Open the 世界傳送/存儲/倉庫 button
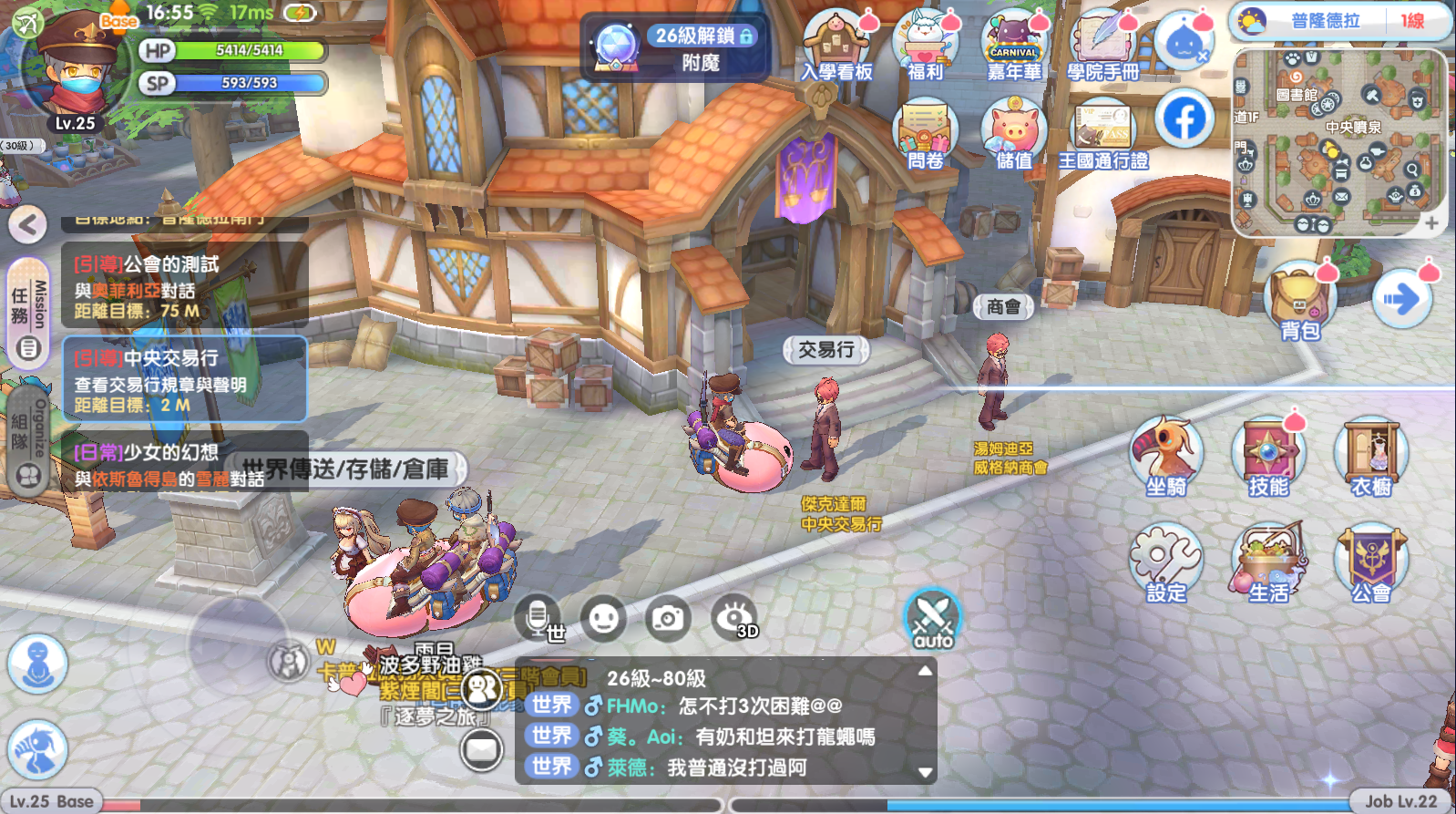The width and height of the screenshot is (1456, 814). [x=346, y=469]
